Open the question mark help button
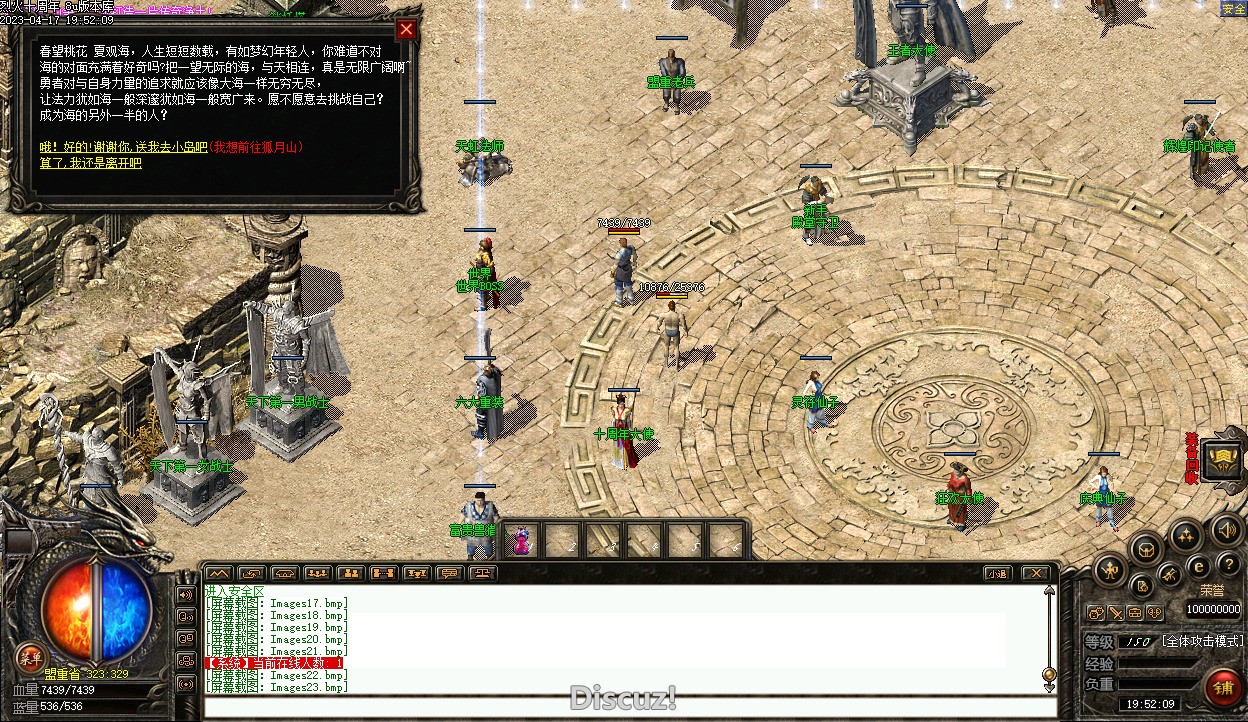This screenshot has width=1248, height=722. [x=1229, y=566]
